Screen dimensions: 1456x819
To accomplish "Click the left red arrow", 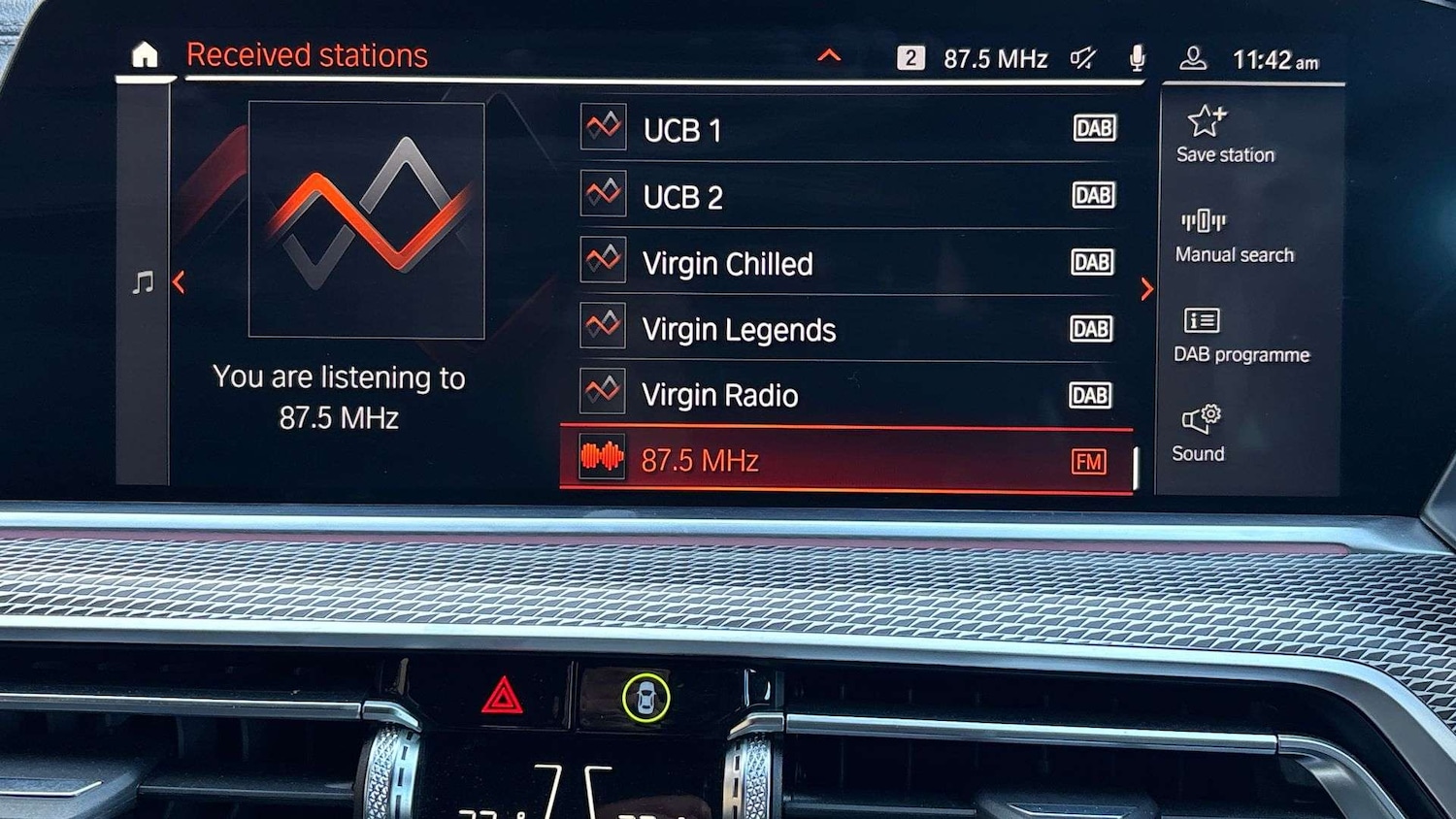I will point(179,282).
